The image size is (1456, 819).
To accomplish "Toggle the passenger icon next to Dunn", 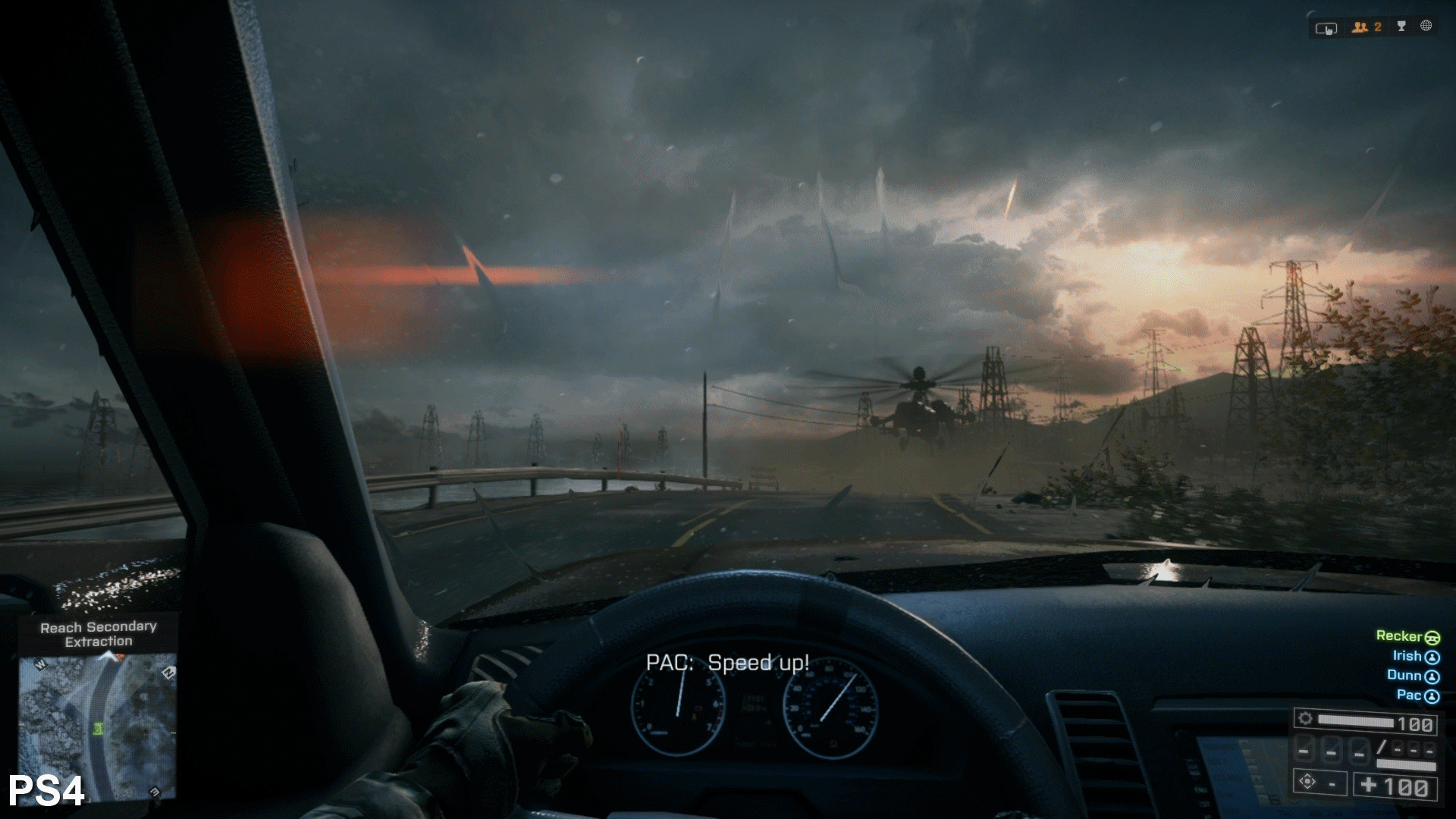I will click(1432, 676).
